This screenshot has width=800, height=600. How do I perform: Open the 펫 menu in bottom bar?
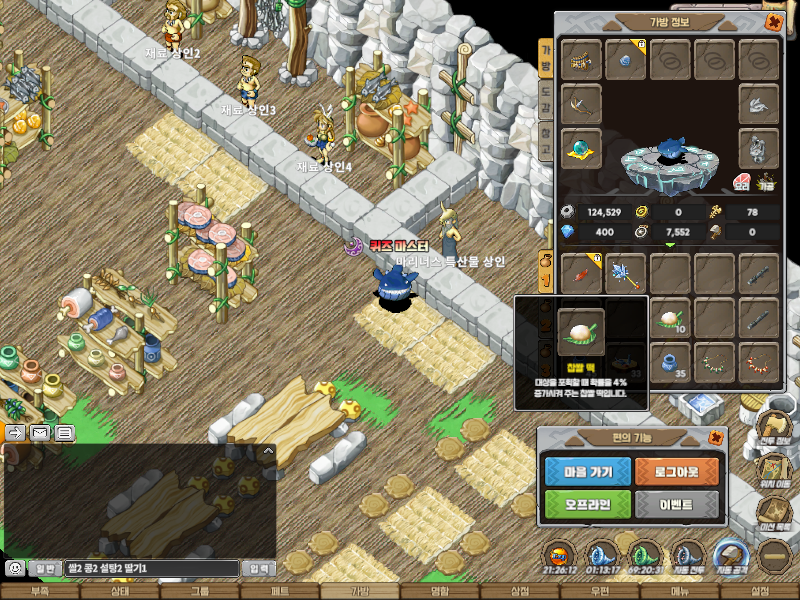(x=280, y=591)
